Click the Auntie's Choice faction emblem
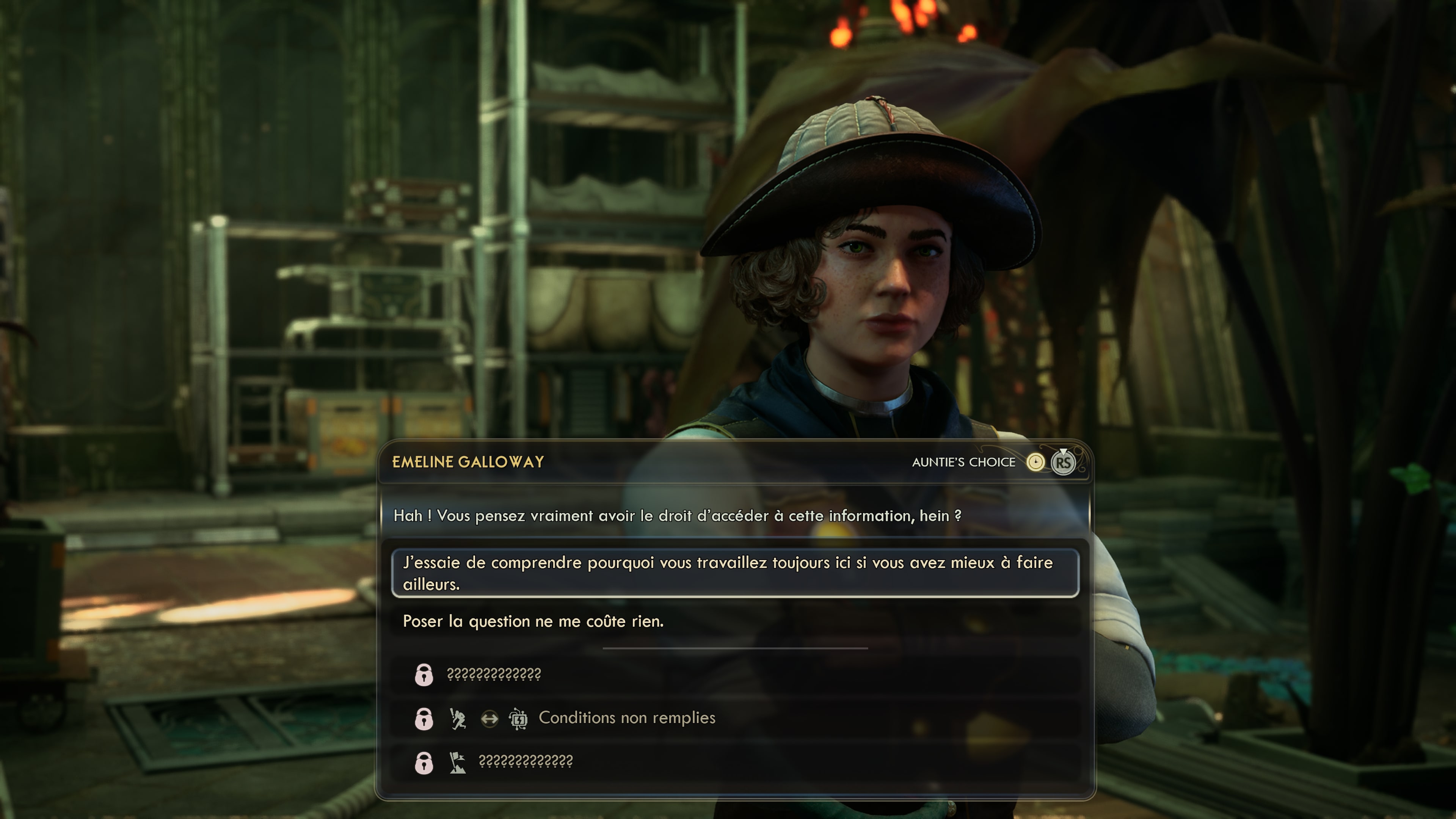 [x=1036, y=462]
